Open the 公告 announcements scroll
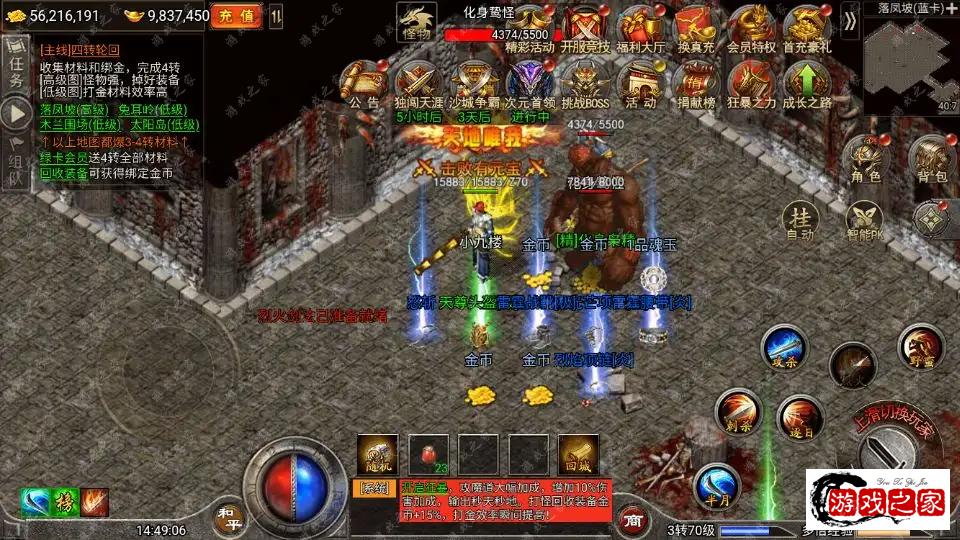Viewport: 960px width, 540px height. [x=363, y=82]
